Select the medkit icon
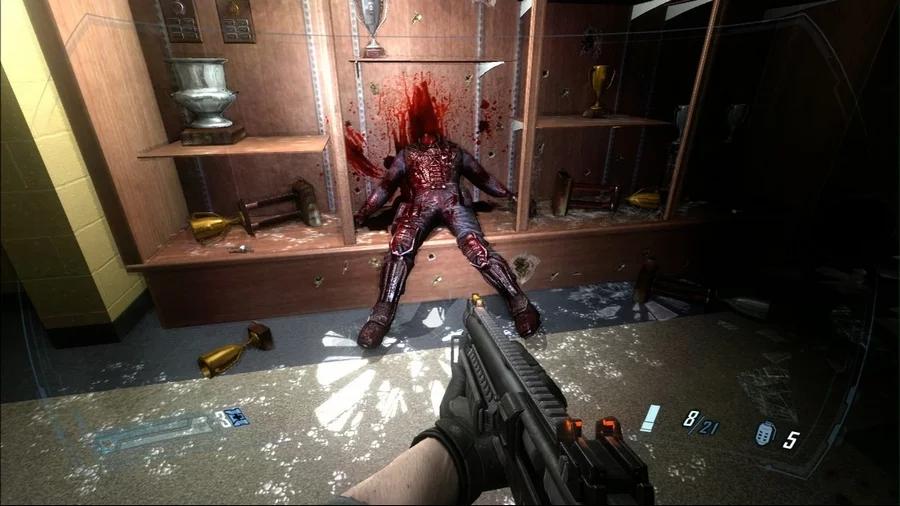 click(x=239, y=417)
